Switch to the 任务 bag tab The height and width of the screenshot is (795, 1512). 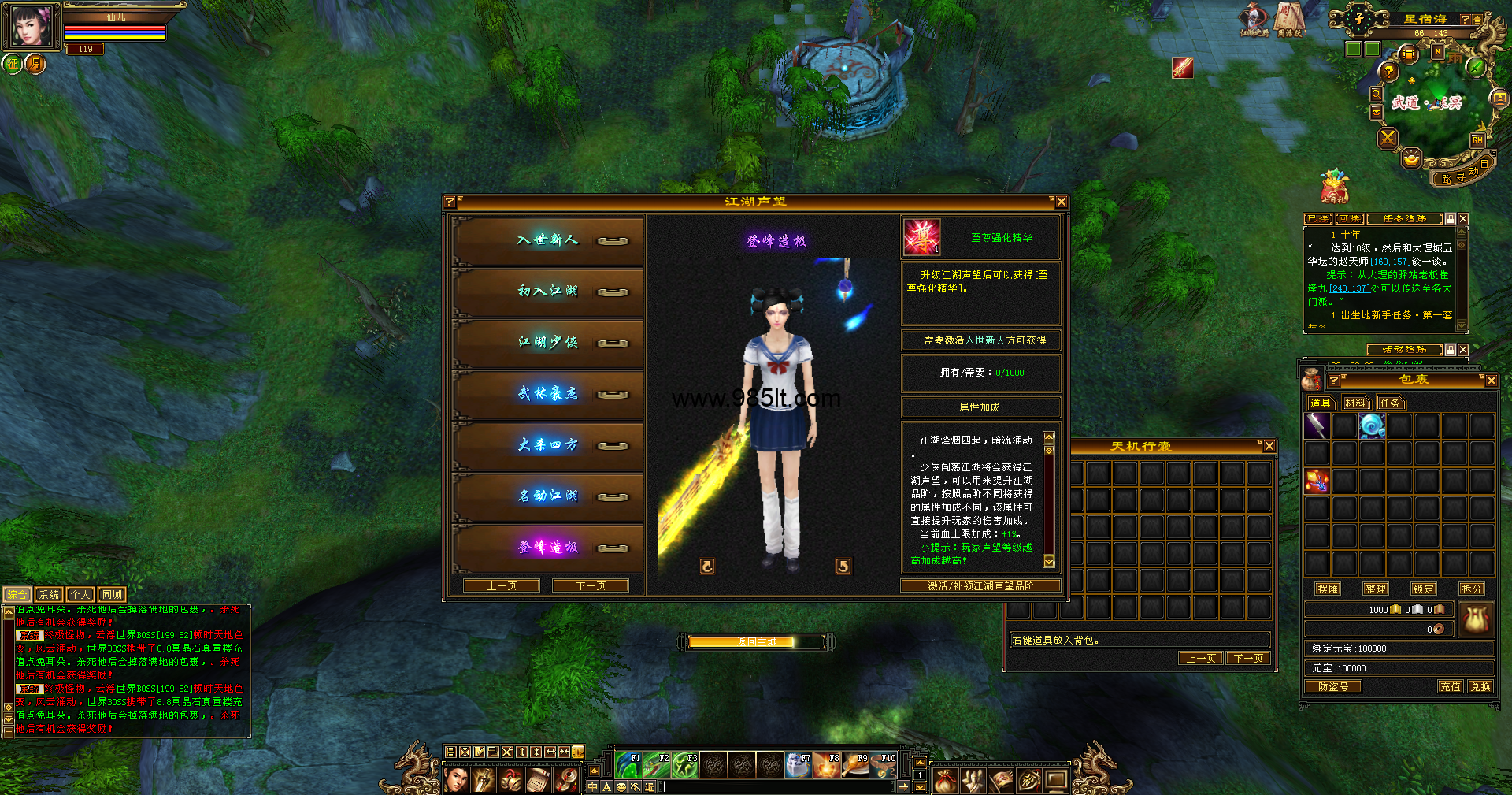pyautogui.click(x=1390, y=403)
